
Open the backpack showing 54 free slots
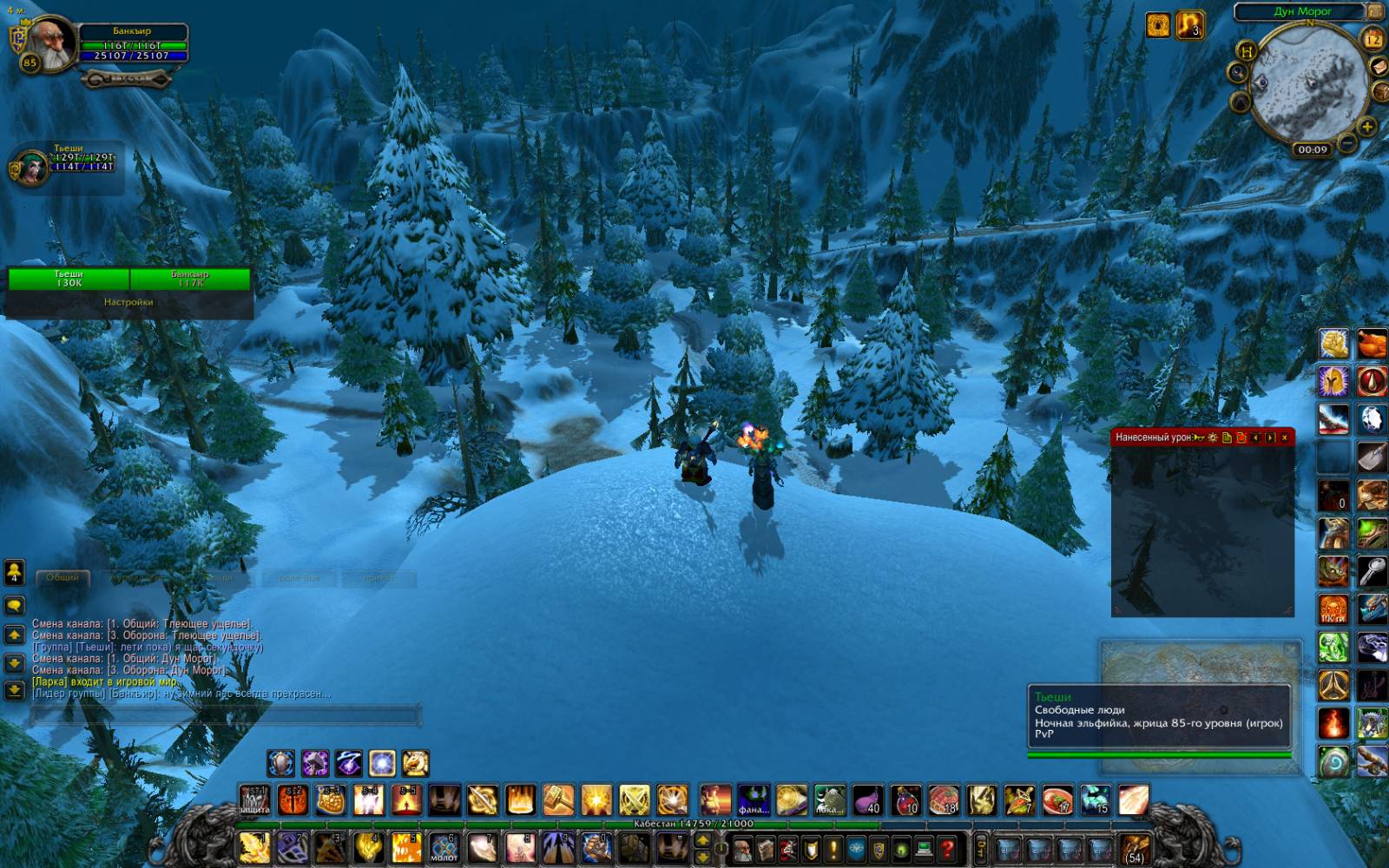[1134, 847]
